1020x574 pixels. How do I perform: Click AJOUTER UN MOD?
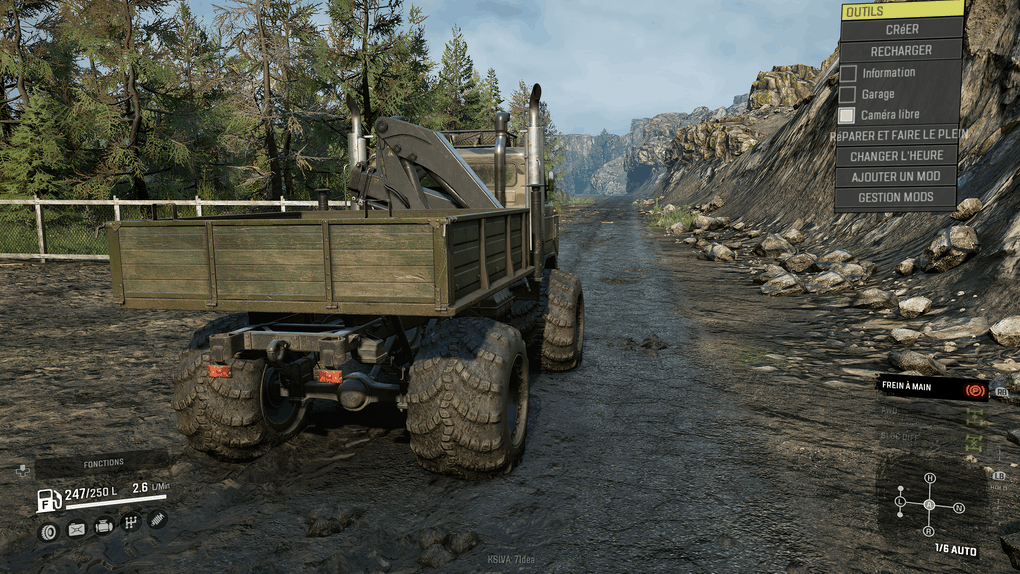pos(897,177)
